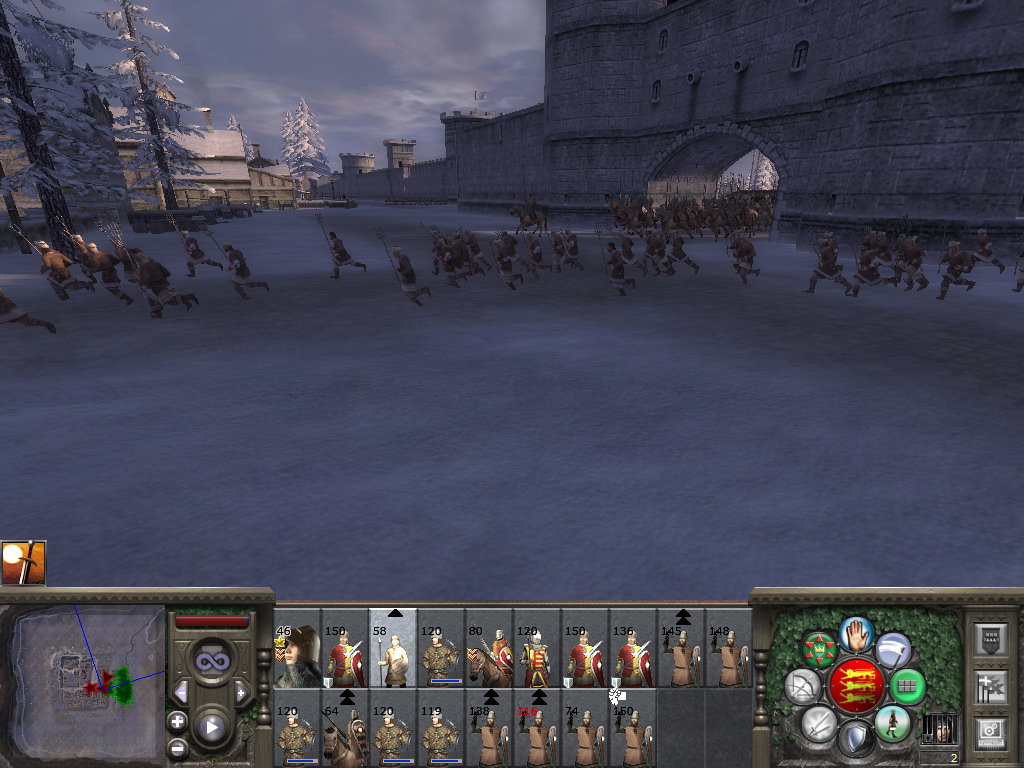The image size is (1024, 768).
Task: Select the yellow-and-red knight unit card
Action: 537,656
